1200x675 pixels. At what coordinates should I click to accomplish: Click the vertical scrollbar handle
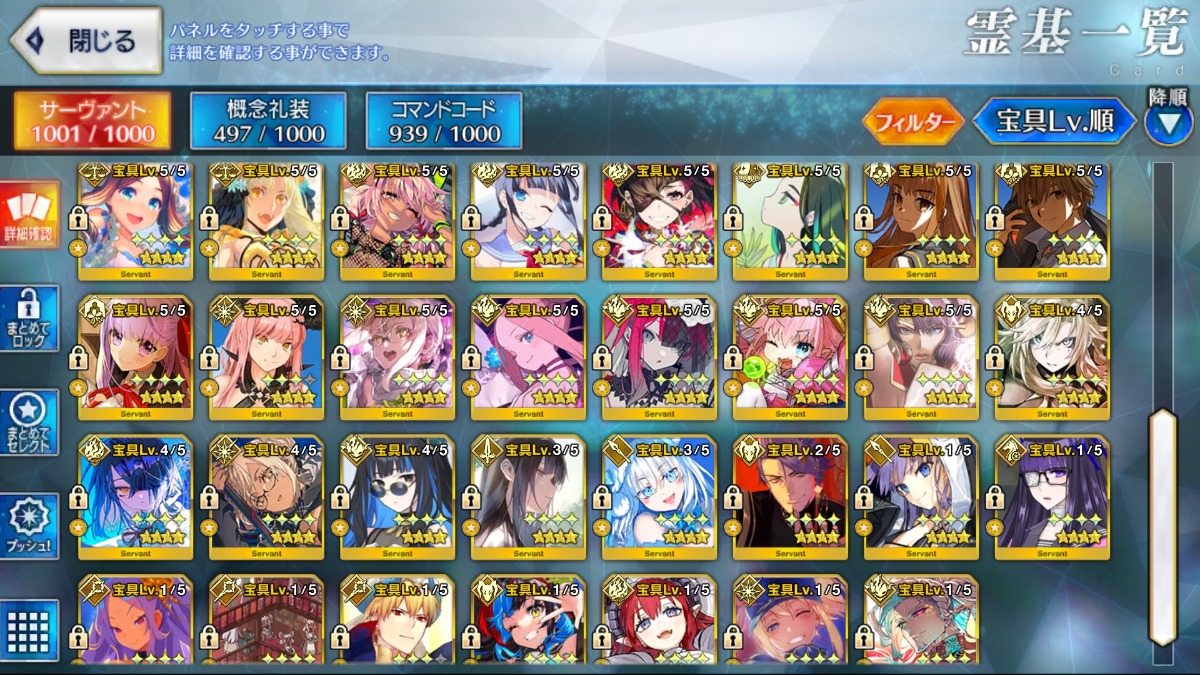tap(1162, 525)
